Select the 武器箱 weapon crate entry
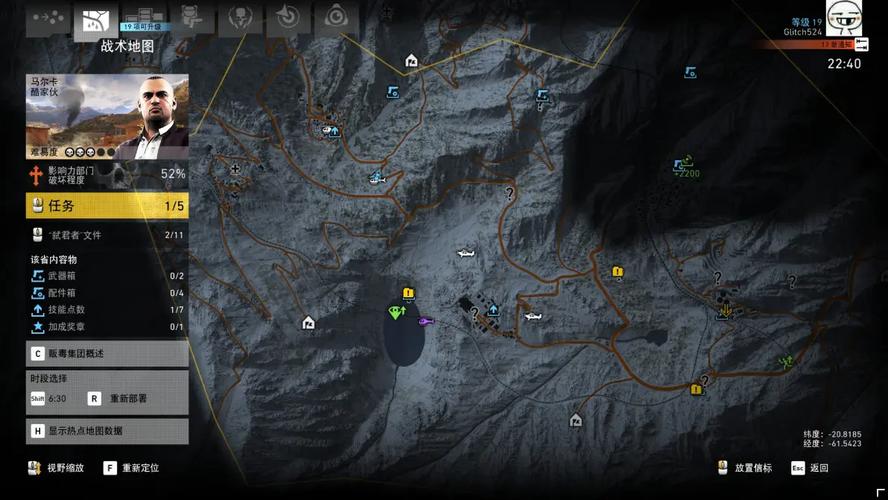 click(x=107, y=276)
